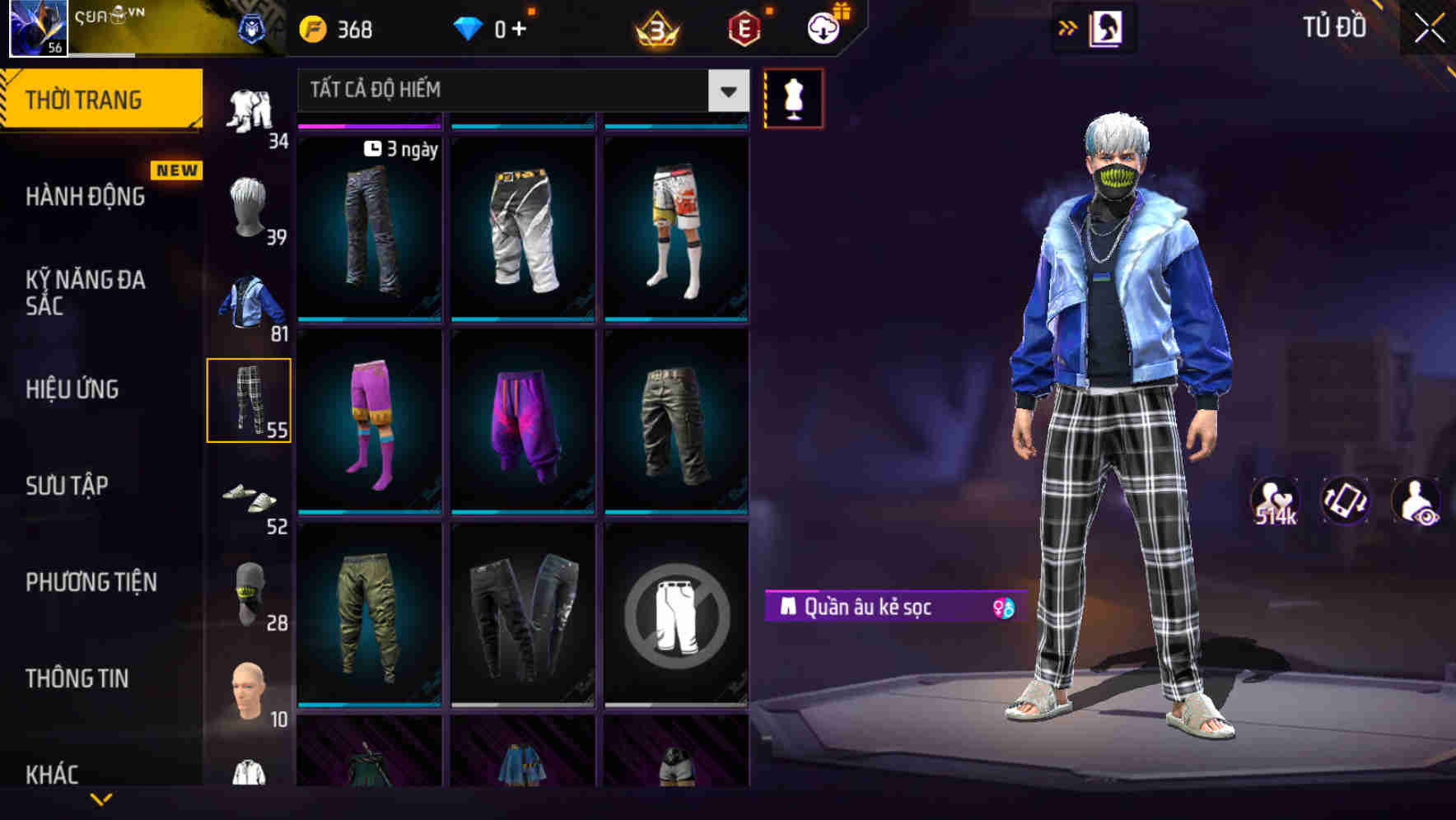
Task: Open the SƯU TẬP menu item
Action: pyautogui.click(x=68, y=486)
